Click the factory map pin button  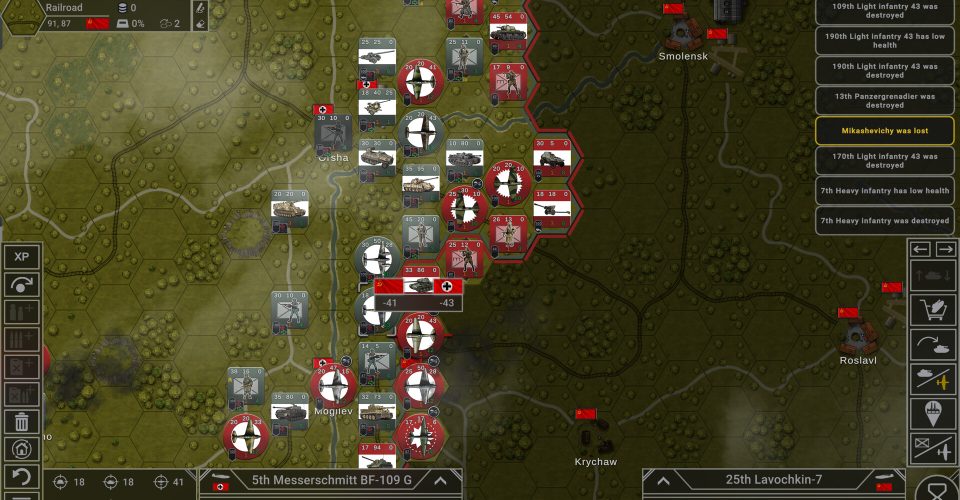pos(932,413)
